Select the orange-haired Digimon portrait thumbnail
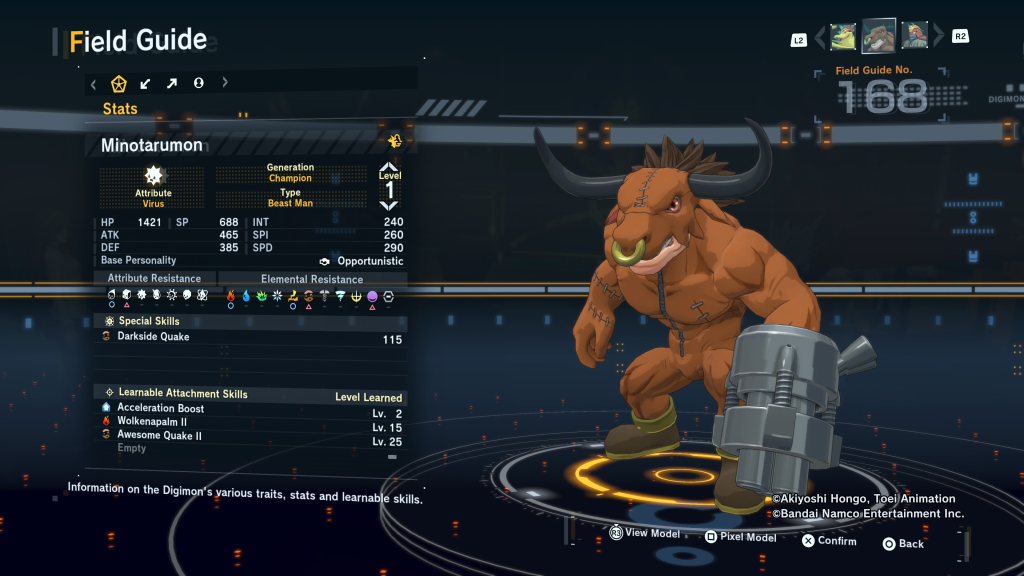Viewport: 1024px width, 576px height. (x=914, y=37)
